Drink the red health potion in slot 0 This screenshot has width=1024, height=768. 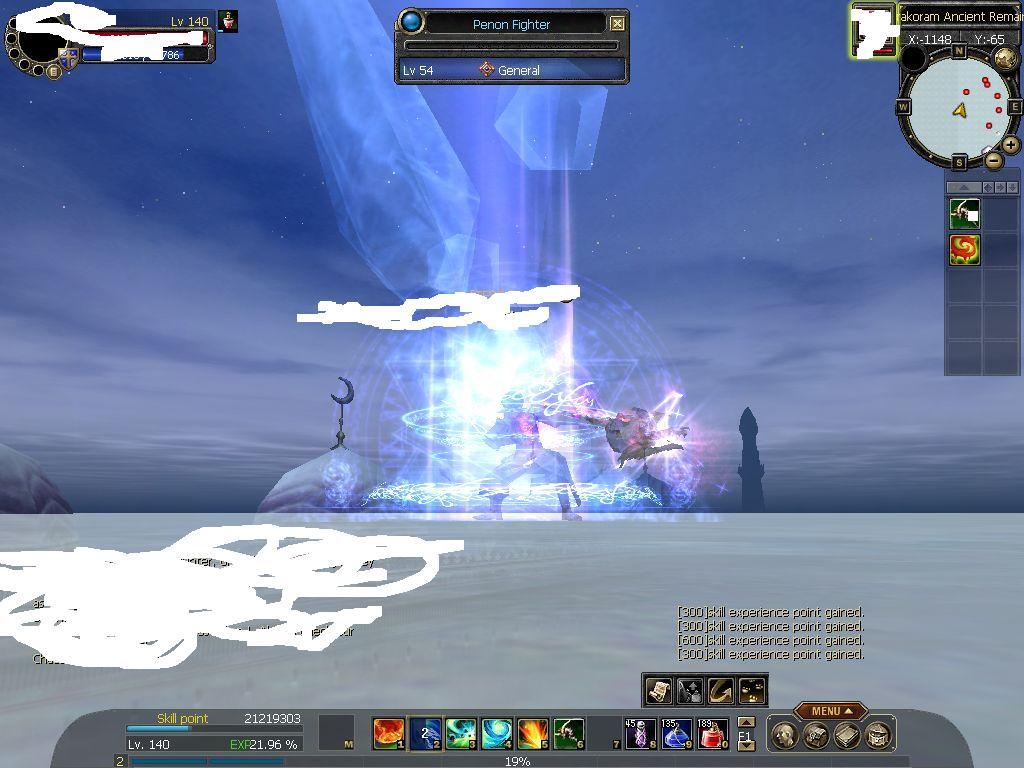712,735
